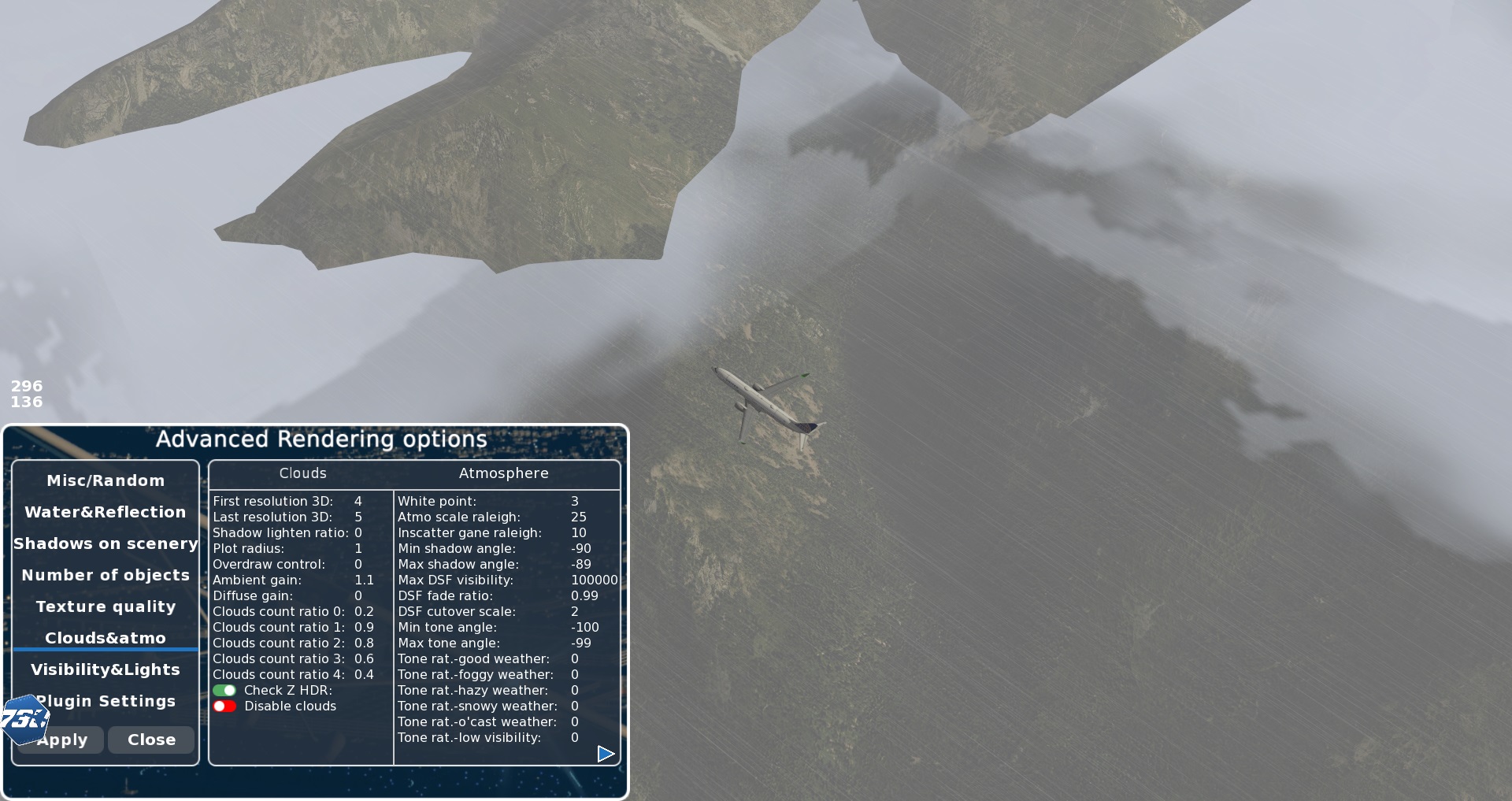1512x801 pixels.
Task: Open Number of objects section
Action: point(106,575)
